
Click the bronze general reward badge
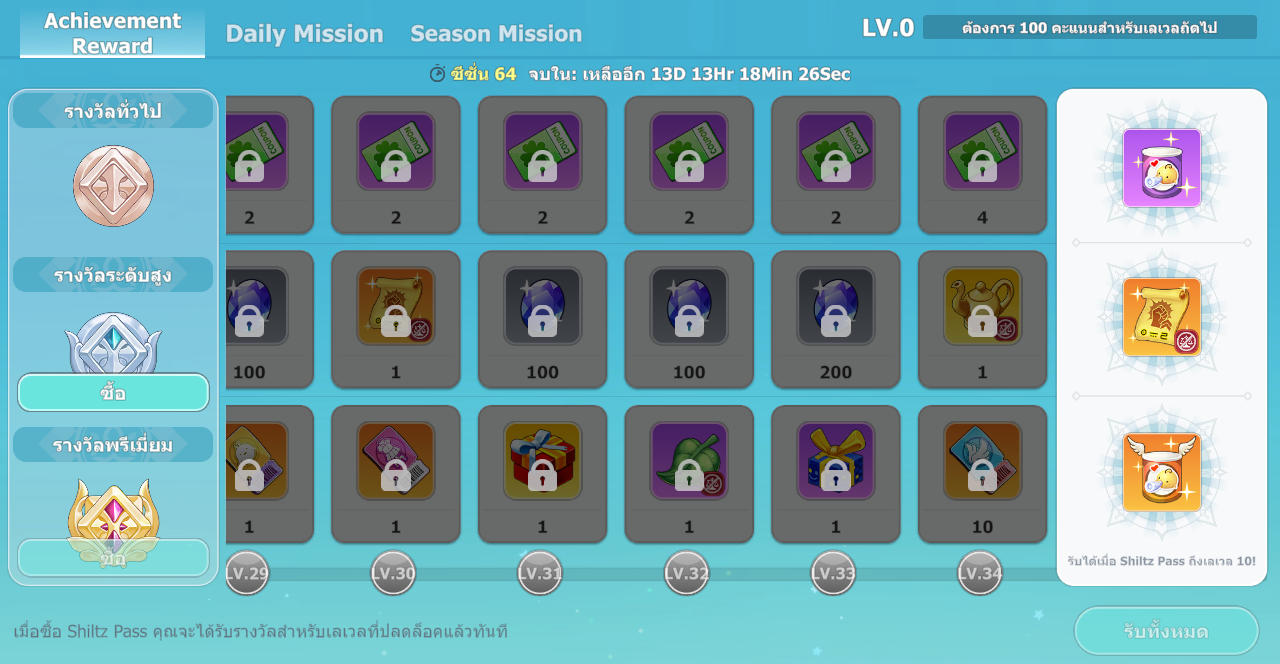pos(113,186)
